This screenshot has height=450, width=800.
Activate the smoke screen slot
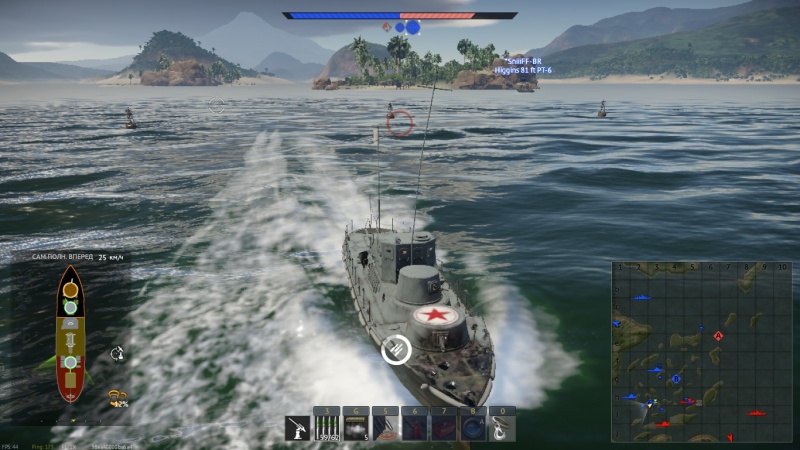point(357,428)
